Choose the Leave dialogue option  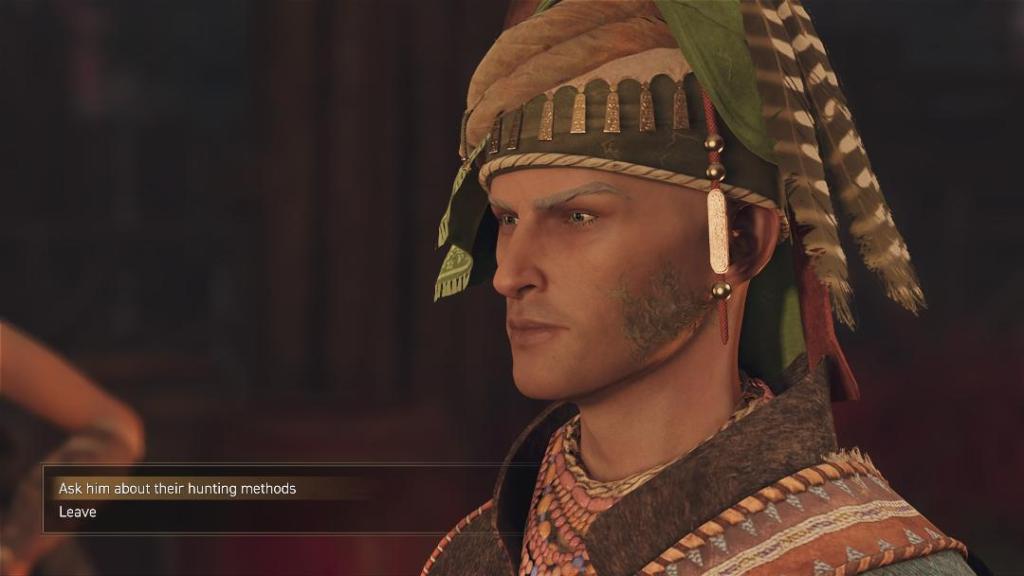[78, 512]
